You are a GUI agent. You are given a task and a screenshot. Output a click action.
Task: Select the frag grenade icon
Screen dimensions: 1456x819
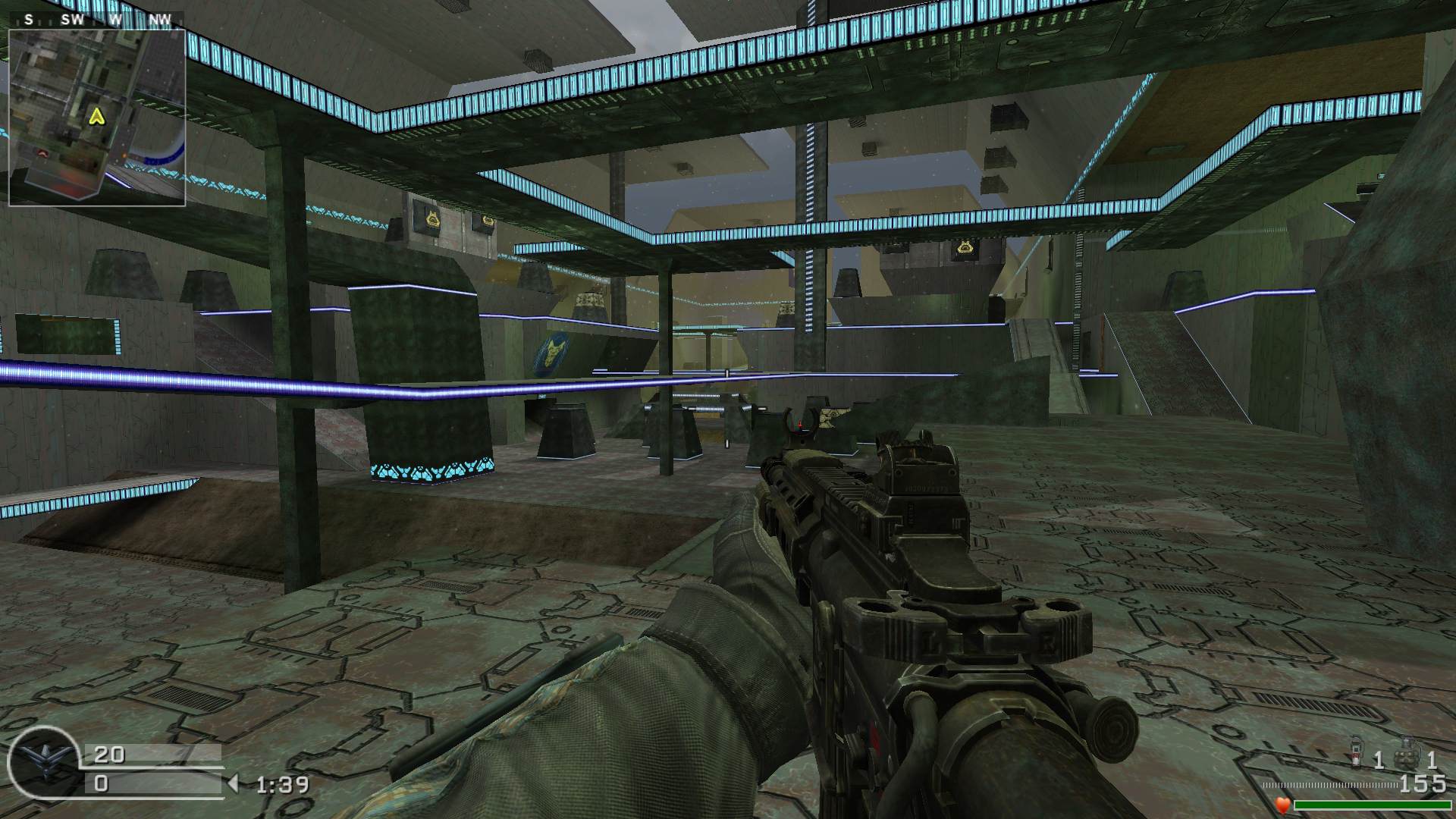click(x=1404, y=758)
